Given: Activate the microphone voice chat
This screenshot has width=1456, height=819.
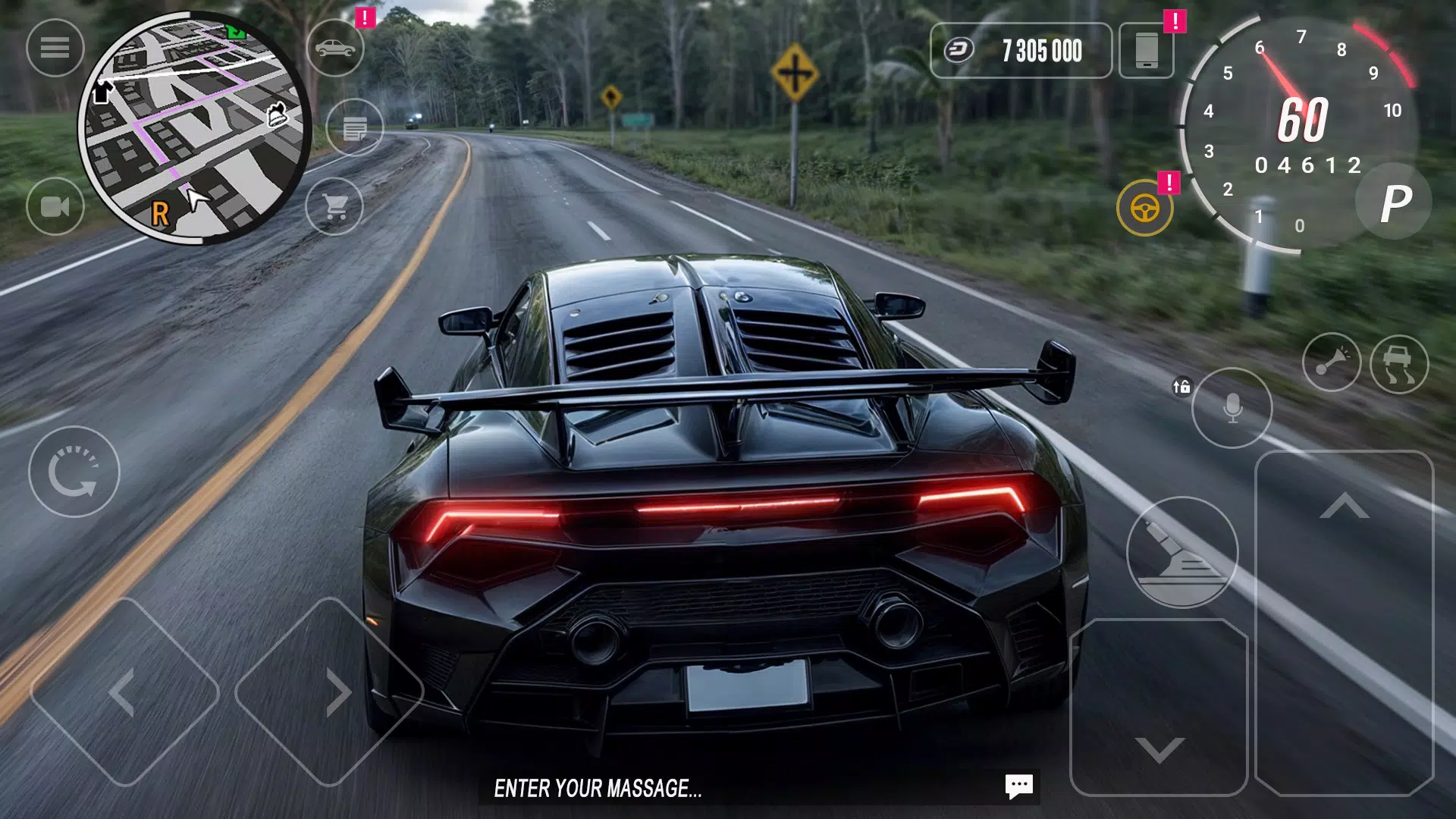Looking at the screenshot, I should (1232, 408).
